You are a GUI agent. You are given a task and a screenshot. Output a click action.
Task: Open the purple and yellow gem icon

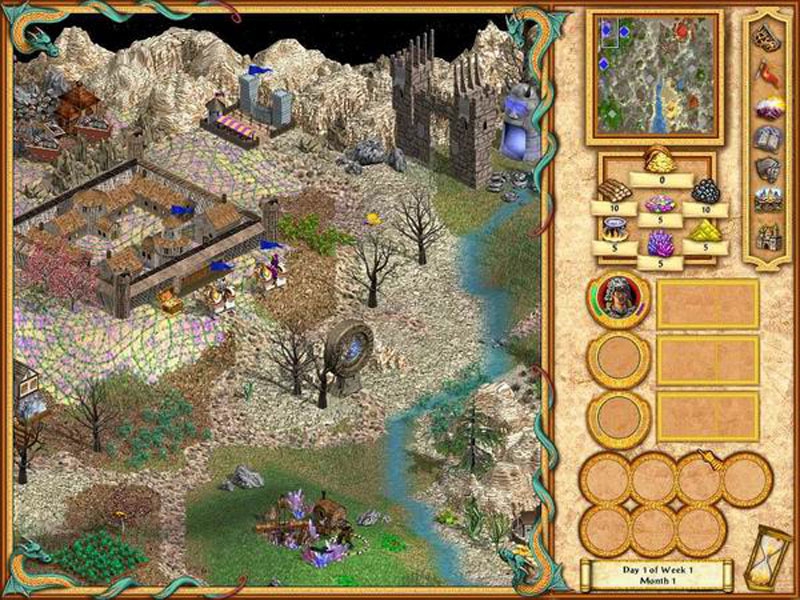pos(768,107)
